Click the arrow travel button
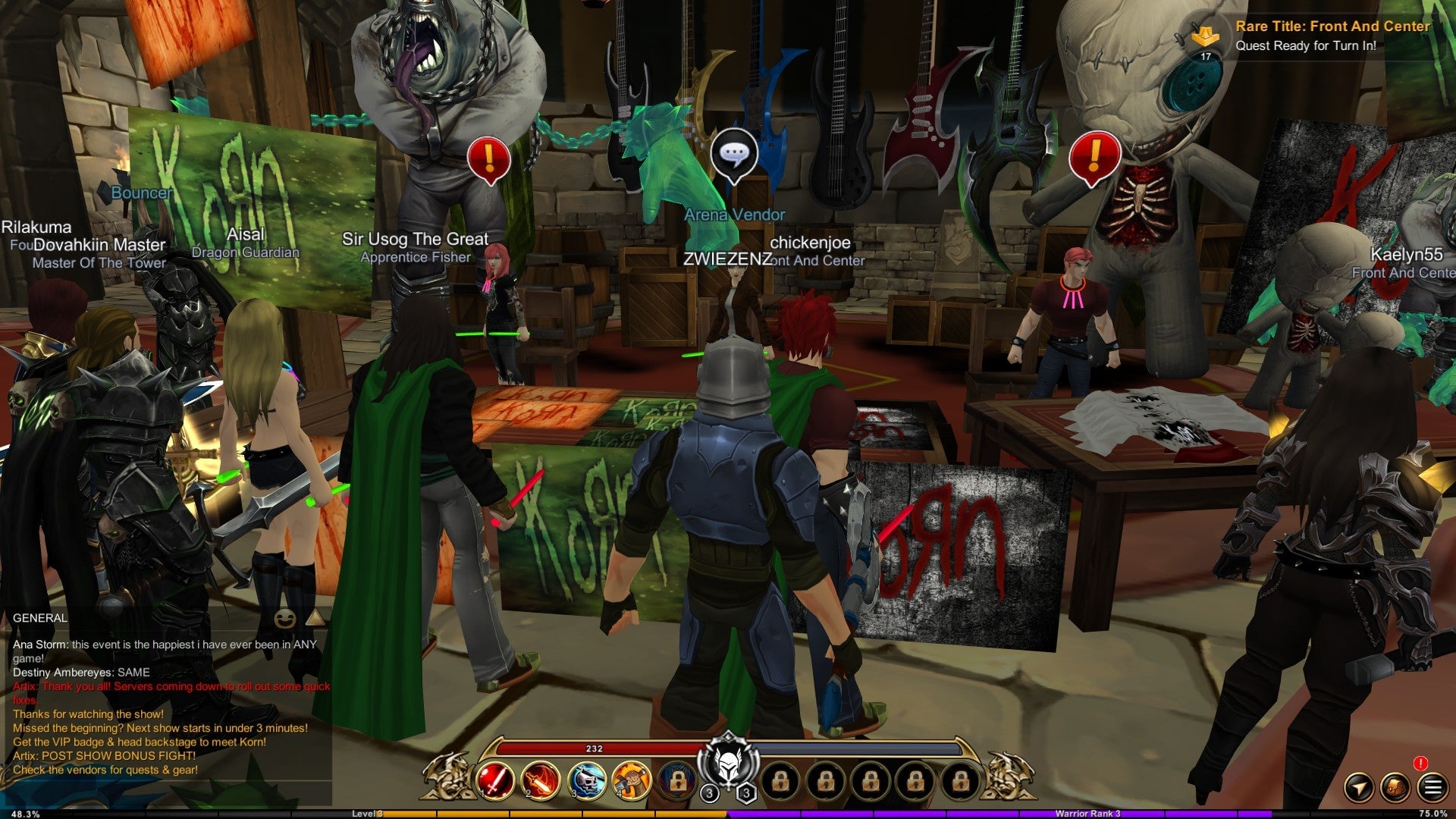Image resolution: width=1456 pixels, height=819 pixels. click(x=1358, y=787)
